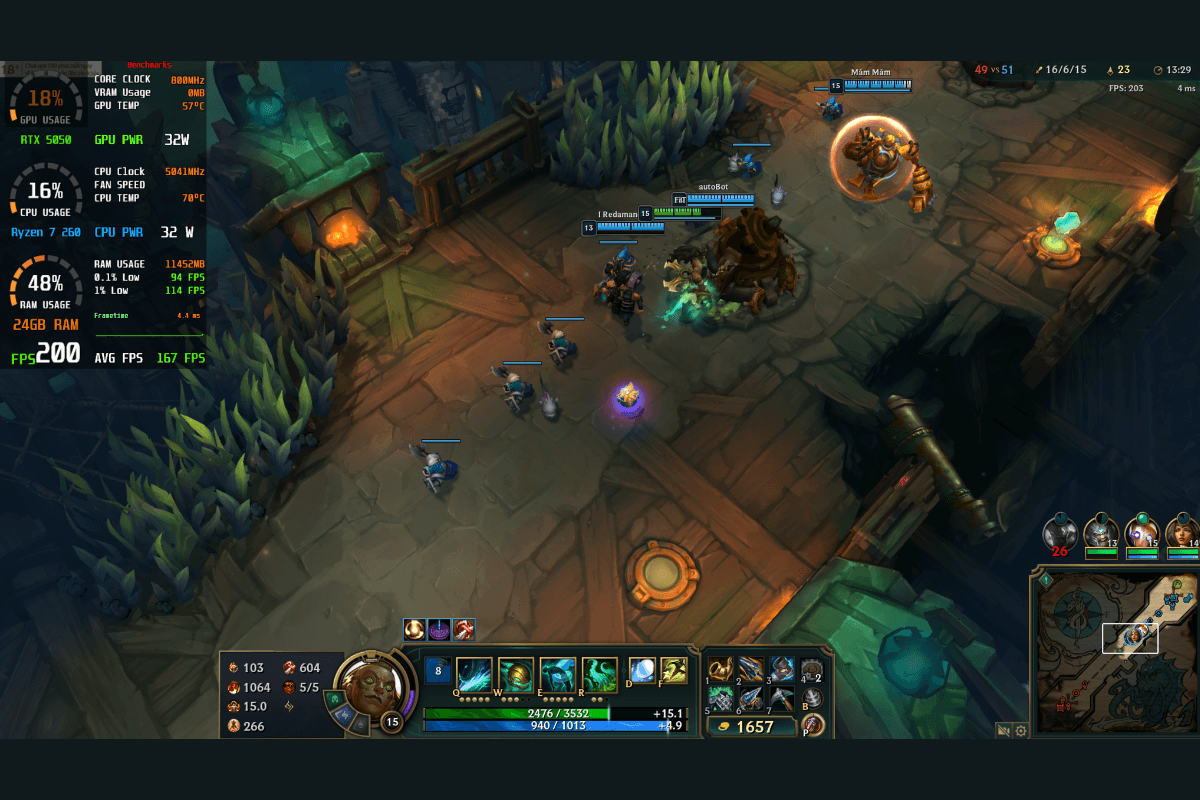This screenshot has height=800, width=1200.
Task: Select the passive ability icon showing 8
Action: coord(436,670)
